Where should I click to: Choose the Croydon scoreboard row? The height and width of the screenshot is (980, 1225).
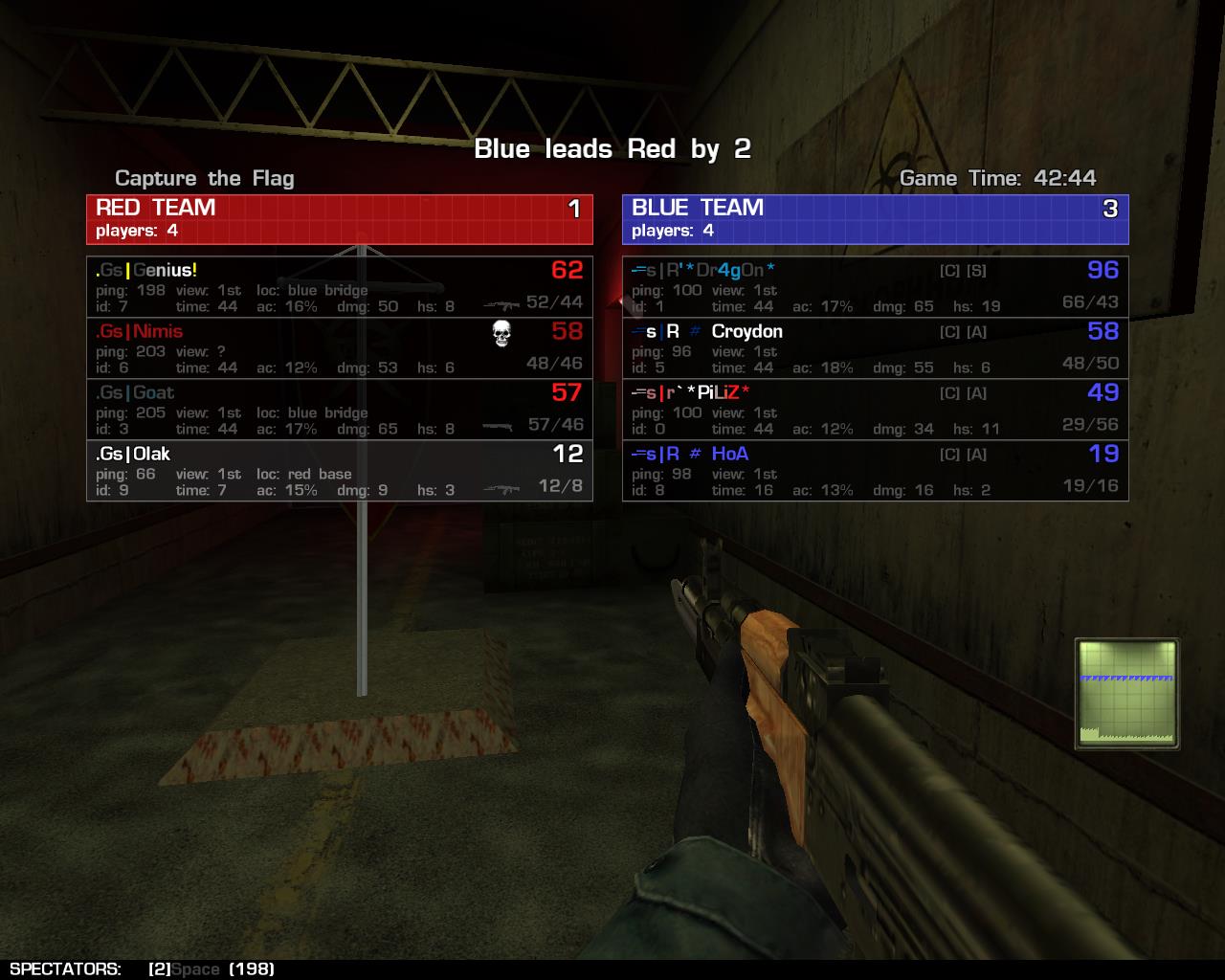coord(875,348)
